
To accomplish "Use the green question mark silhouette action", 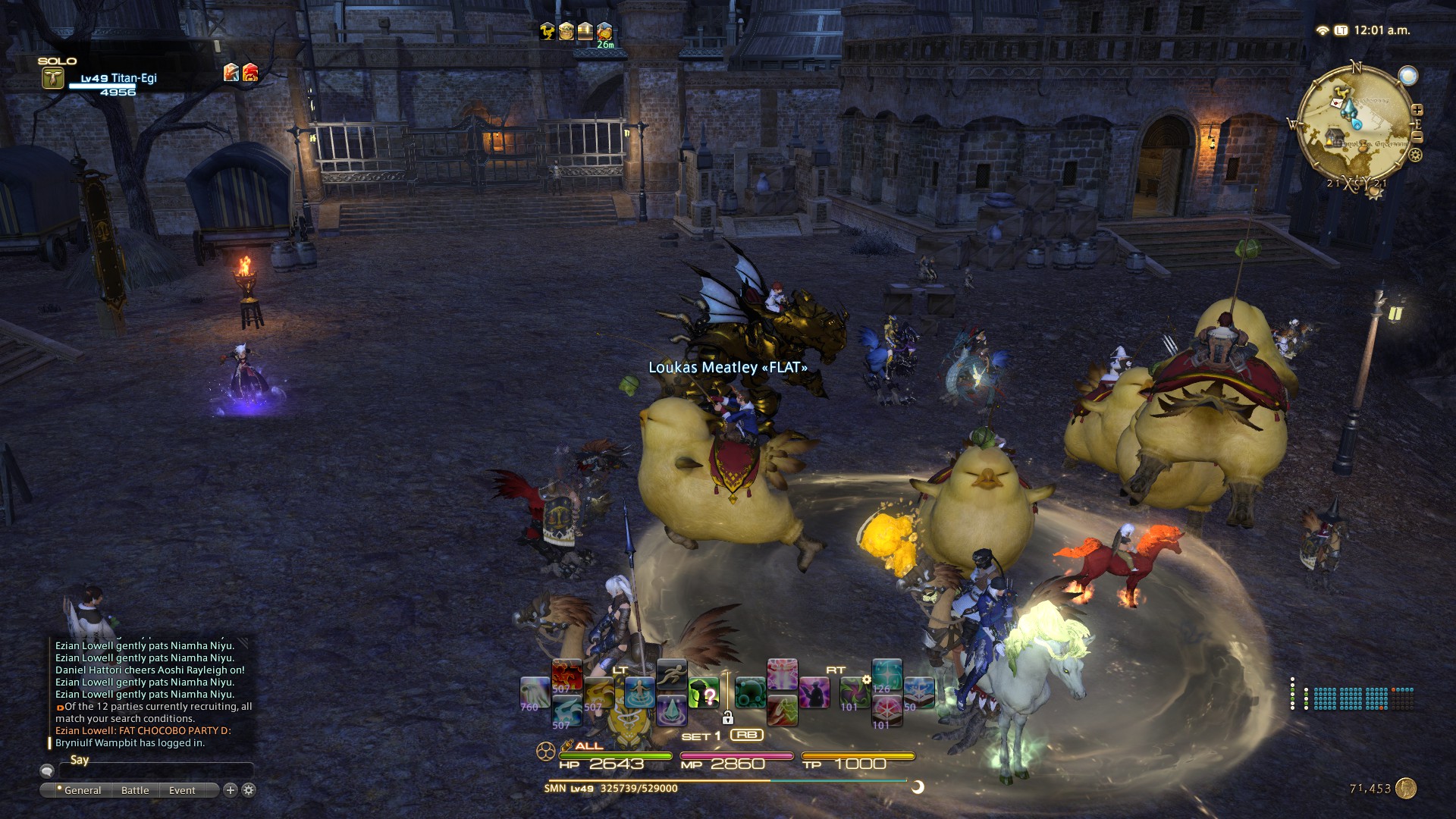I will point(704,693).
